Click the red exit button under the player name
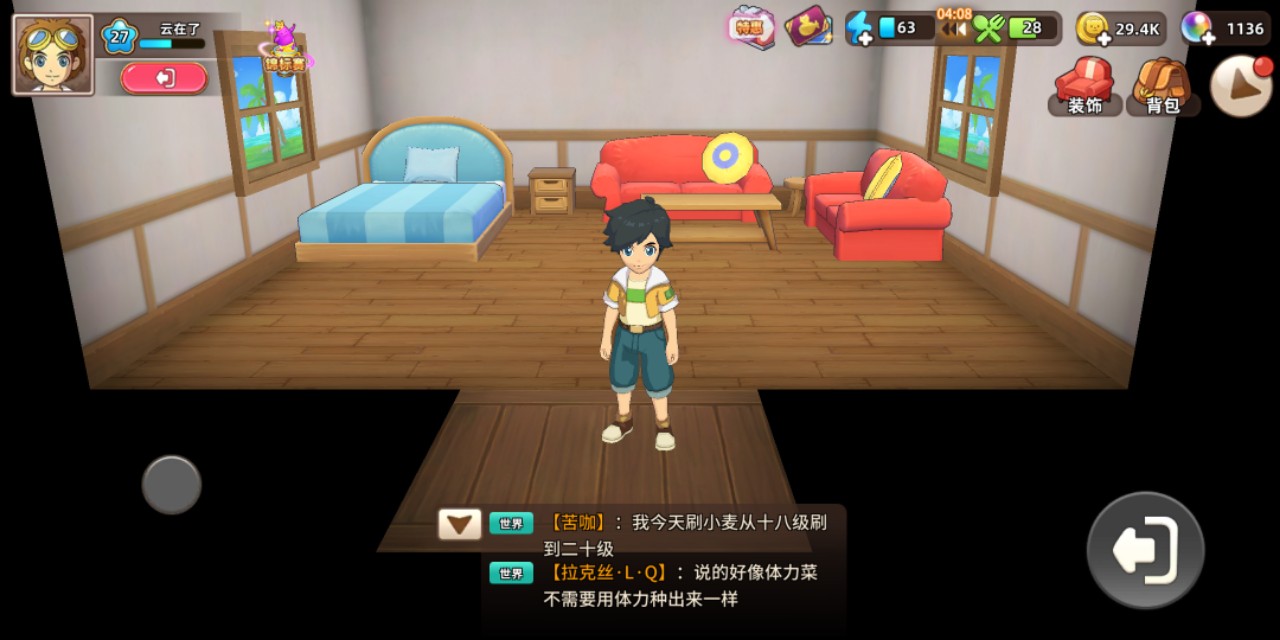 pyautogui.click(x=164, y=78)
